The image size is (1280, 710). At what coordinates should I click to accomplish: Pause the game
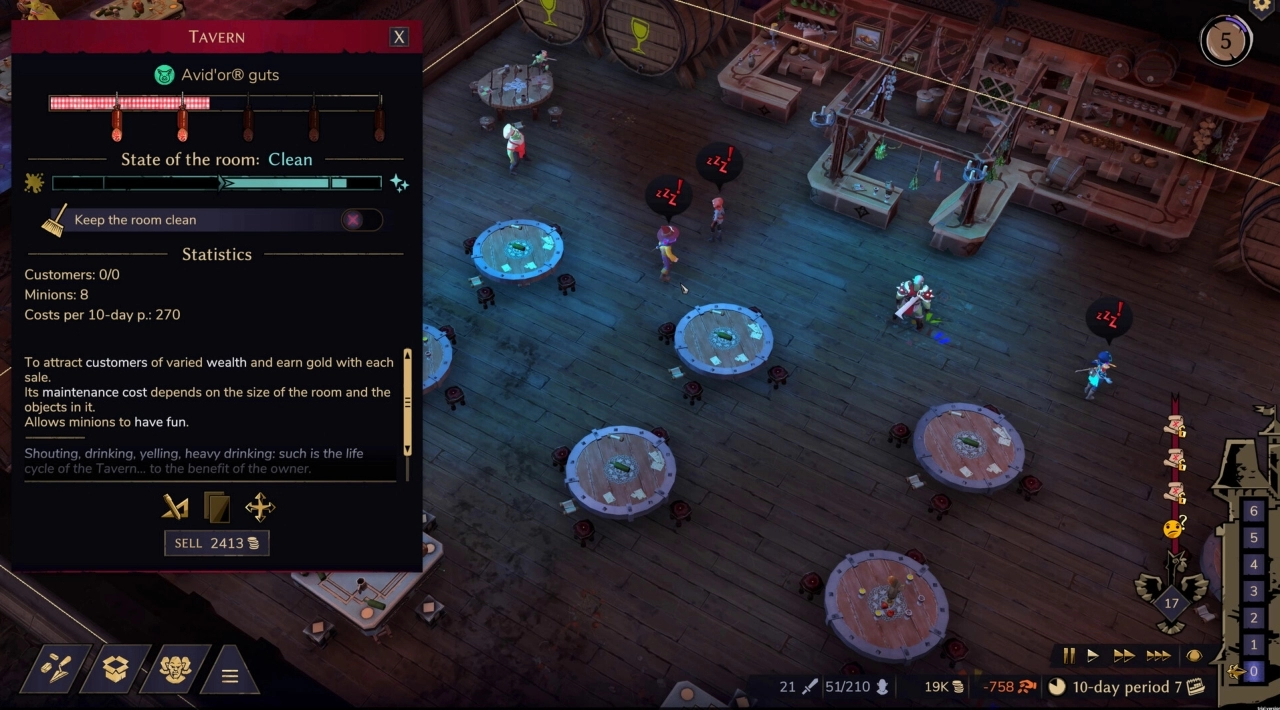coord(1069,656)
